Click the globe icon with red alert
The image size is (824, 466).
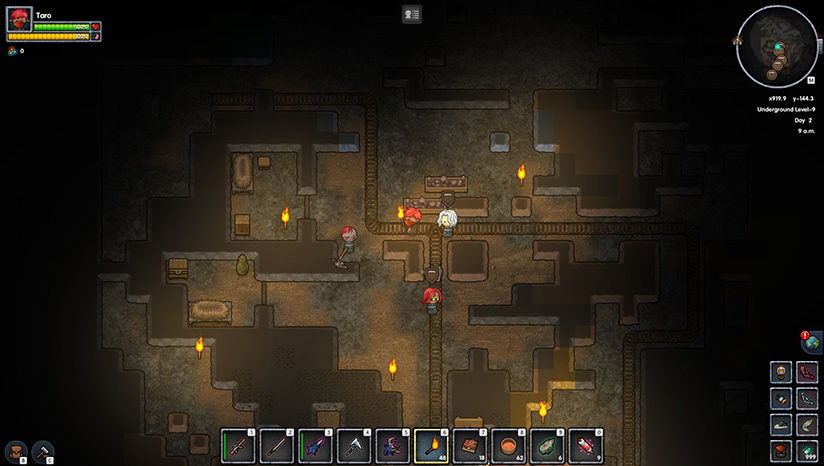(811, 343)
